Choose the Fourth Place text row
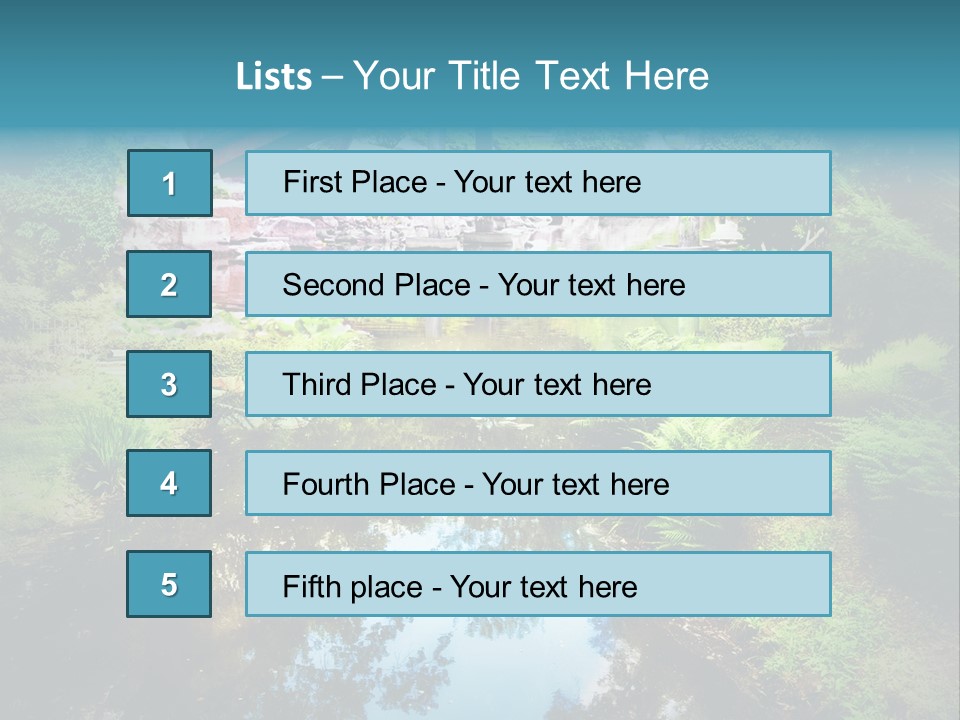 coord(538,483)
